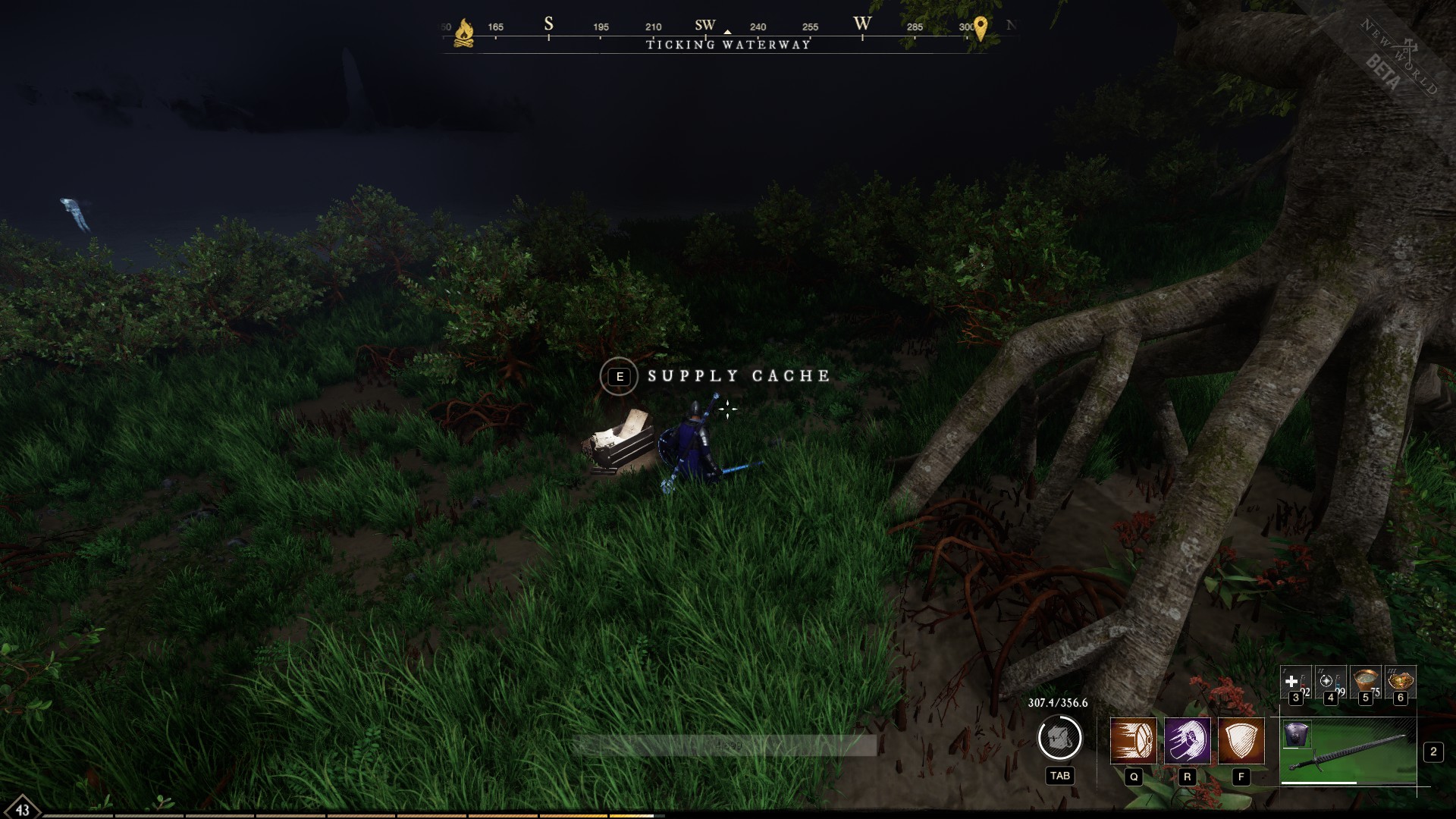The image size is (1456, 819).
Task: Select the campfire icon on the compass
Action: 463,32
